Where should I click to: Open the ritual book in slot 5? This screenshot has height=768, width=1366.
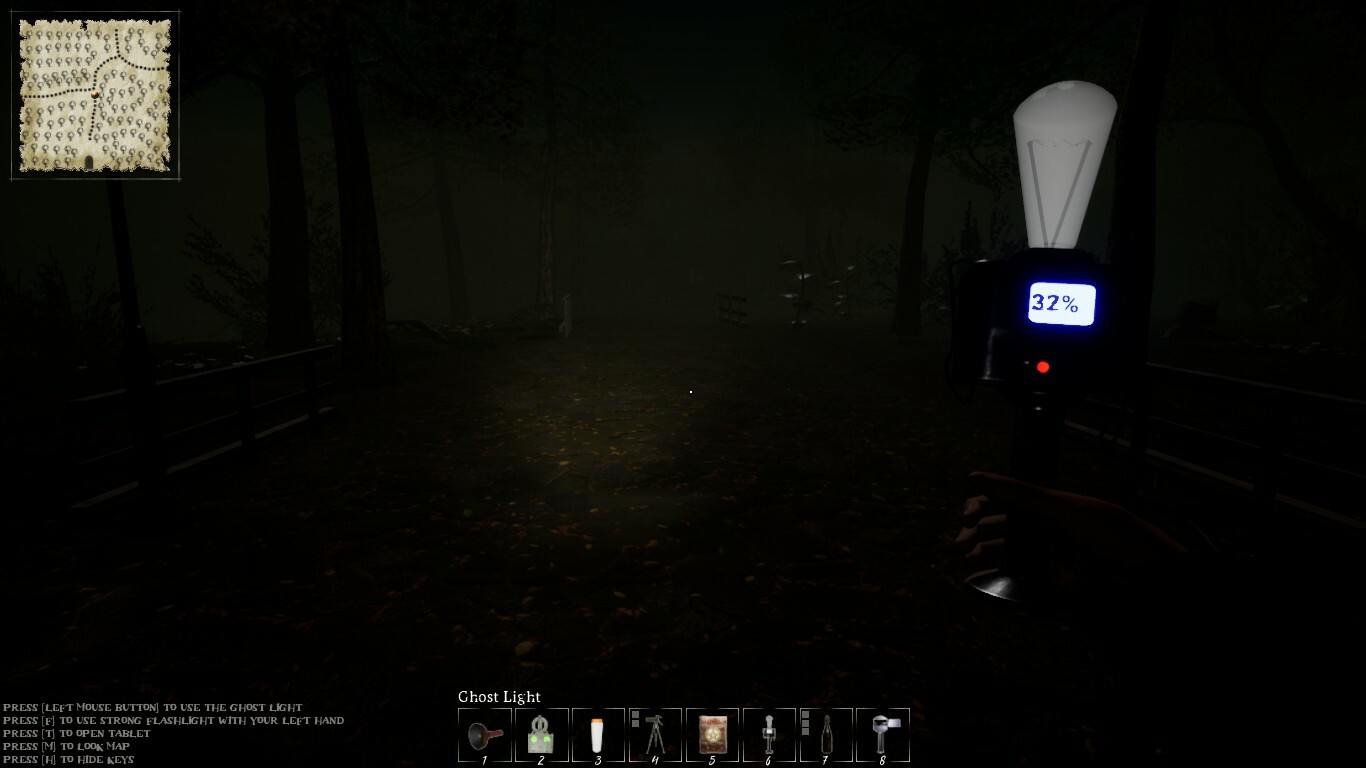tap(712, 735)
